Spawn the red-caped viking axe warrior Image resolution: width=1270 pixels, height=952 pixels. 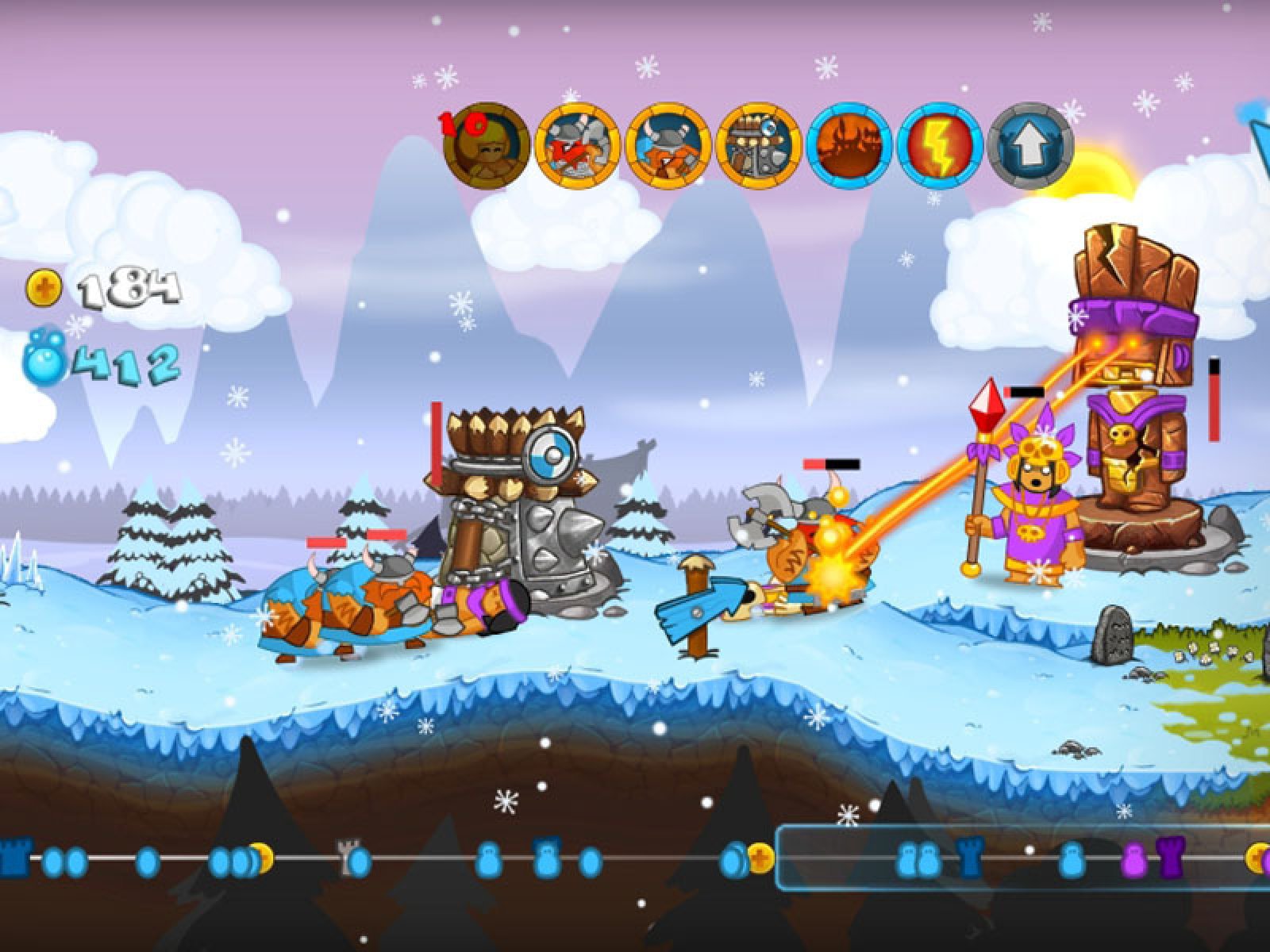[577, 145]
